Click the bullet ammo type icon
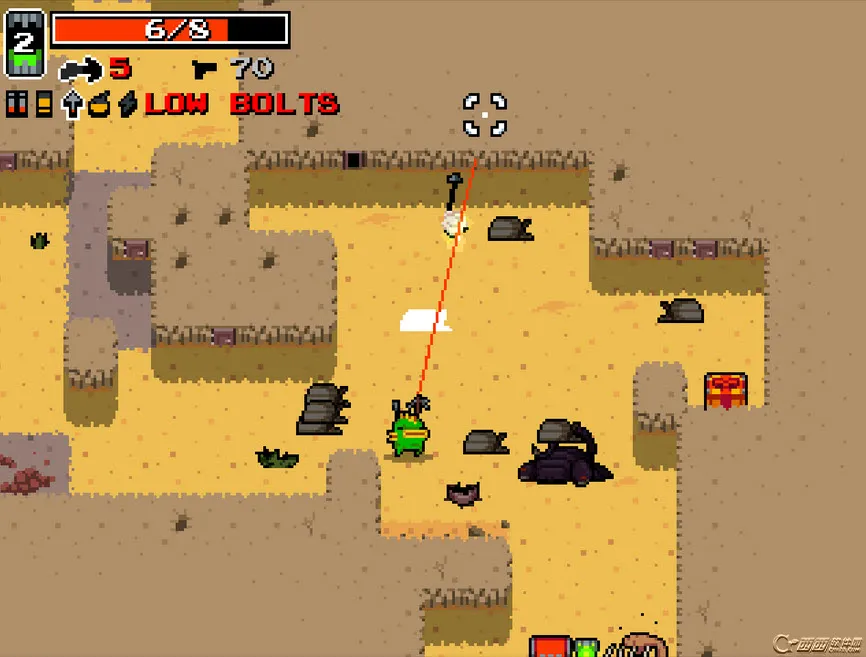This screenshot has height=657, width=866. (x=17, y=104)
